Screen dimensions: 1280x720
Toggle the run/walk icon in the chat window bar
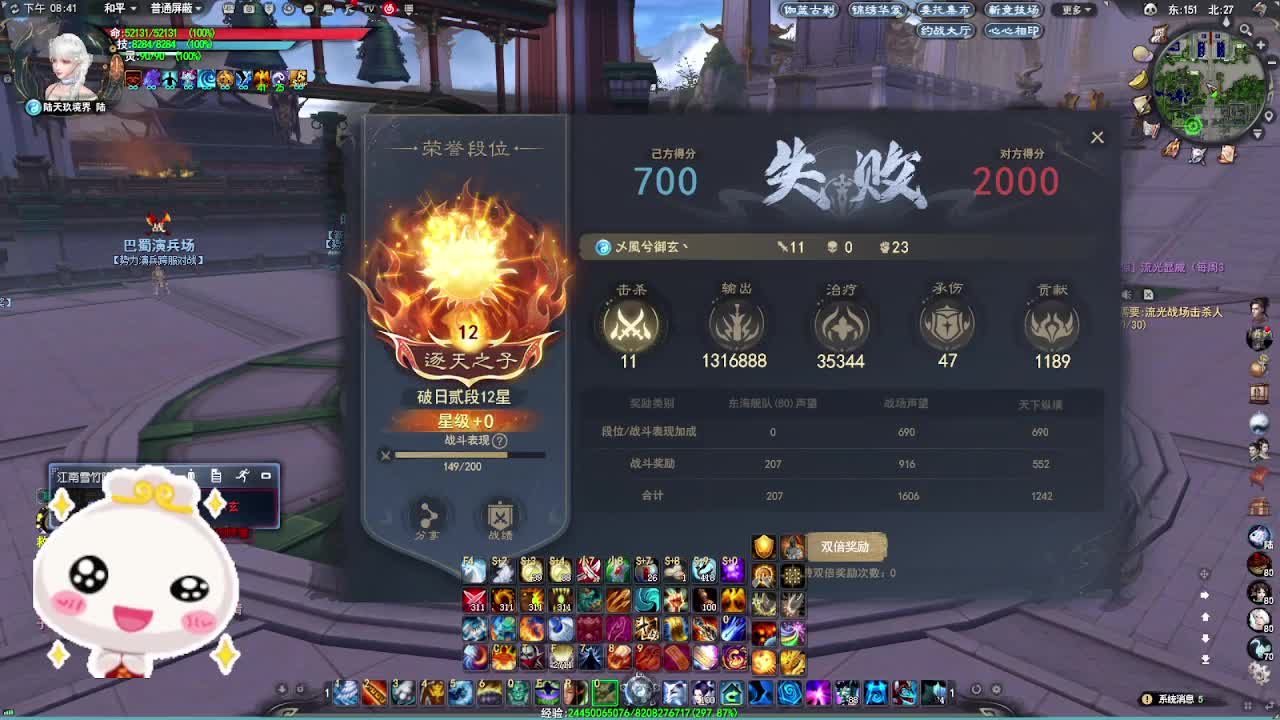pyautogui.click(x=243, y=474)
